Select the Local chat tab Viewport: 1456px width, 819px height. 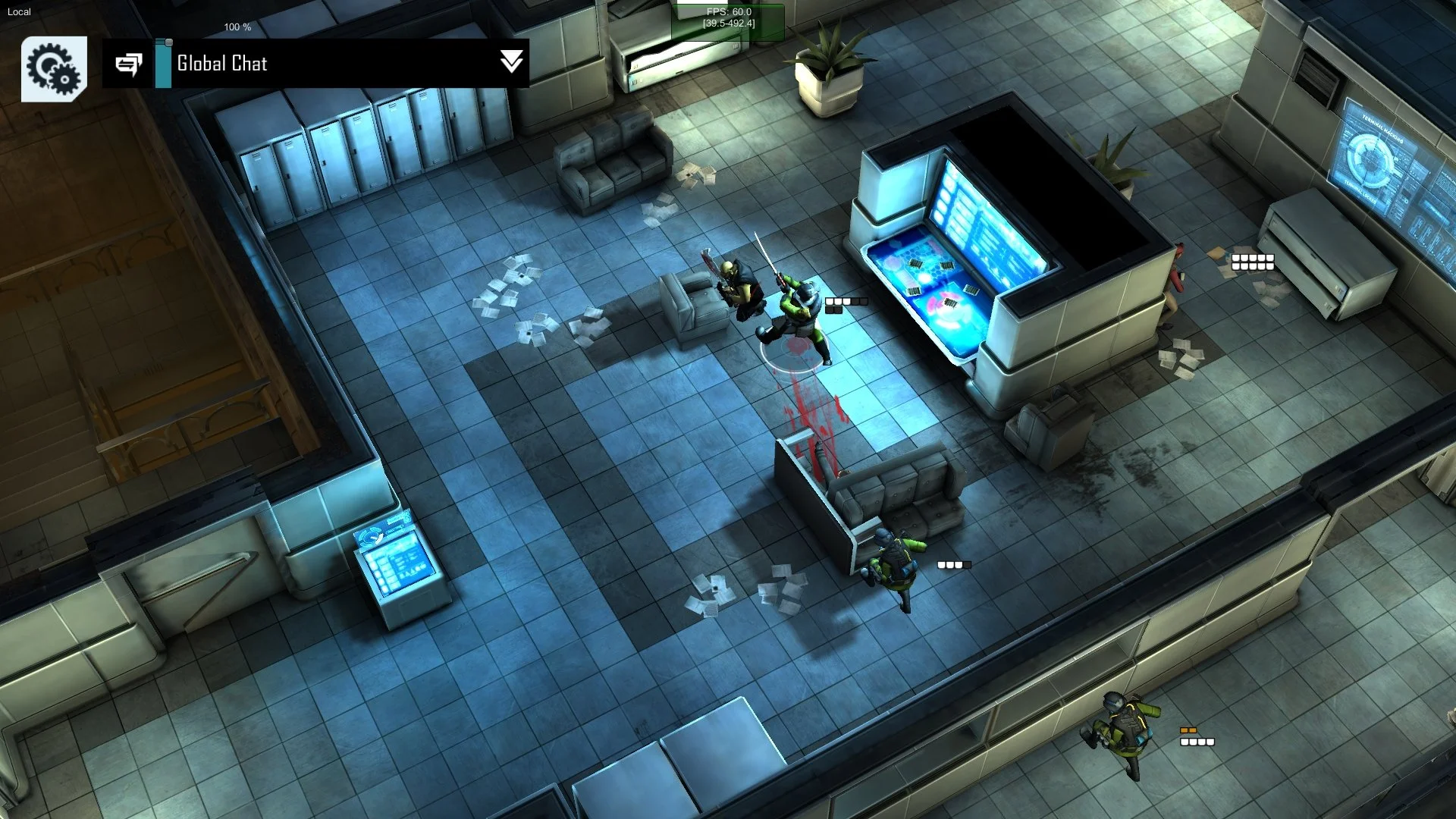tap(20, 11)
